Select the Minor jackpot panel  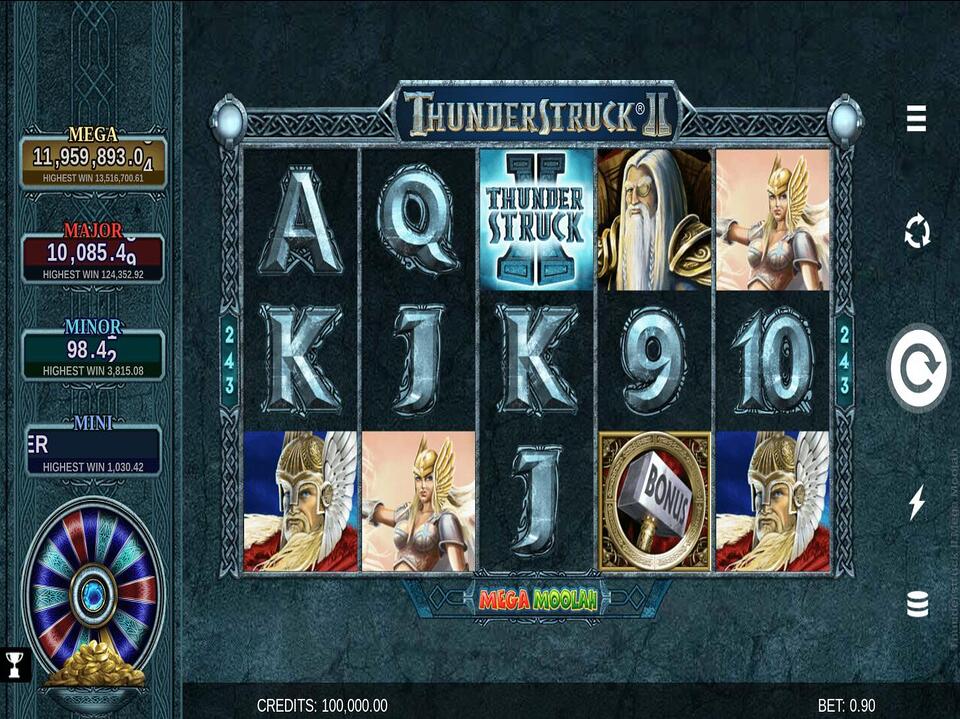coord(93,354)
